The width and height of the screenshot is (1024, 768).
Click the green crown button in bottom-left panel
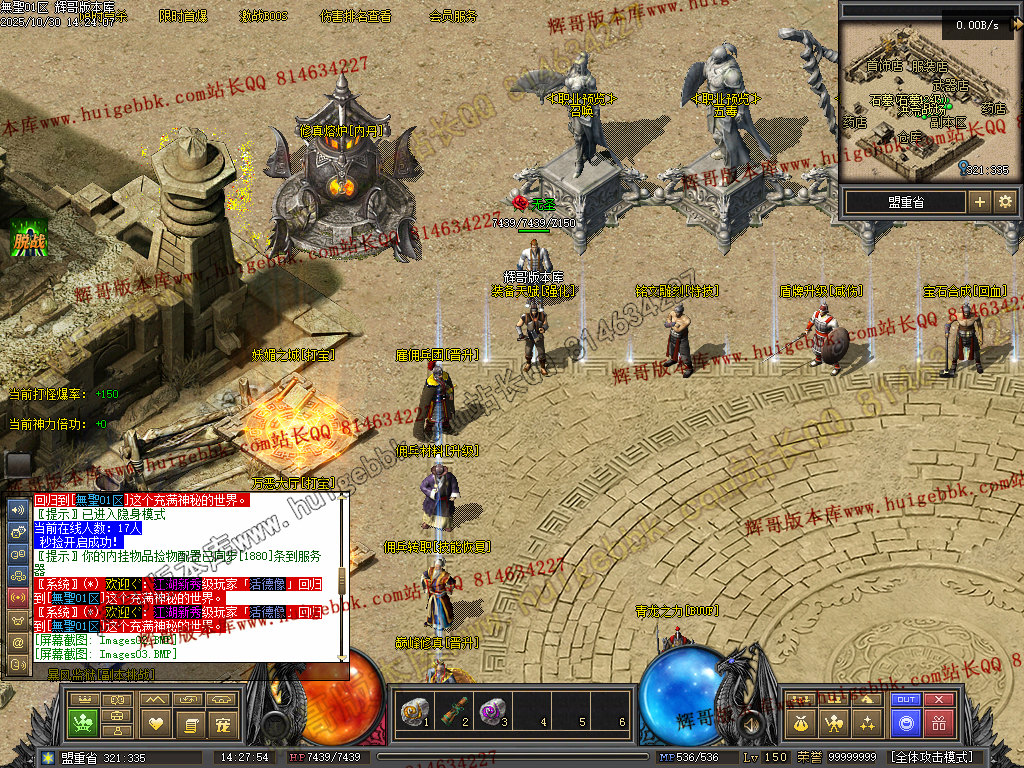82,722
